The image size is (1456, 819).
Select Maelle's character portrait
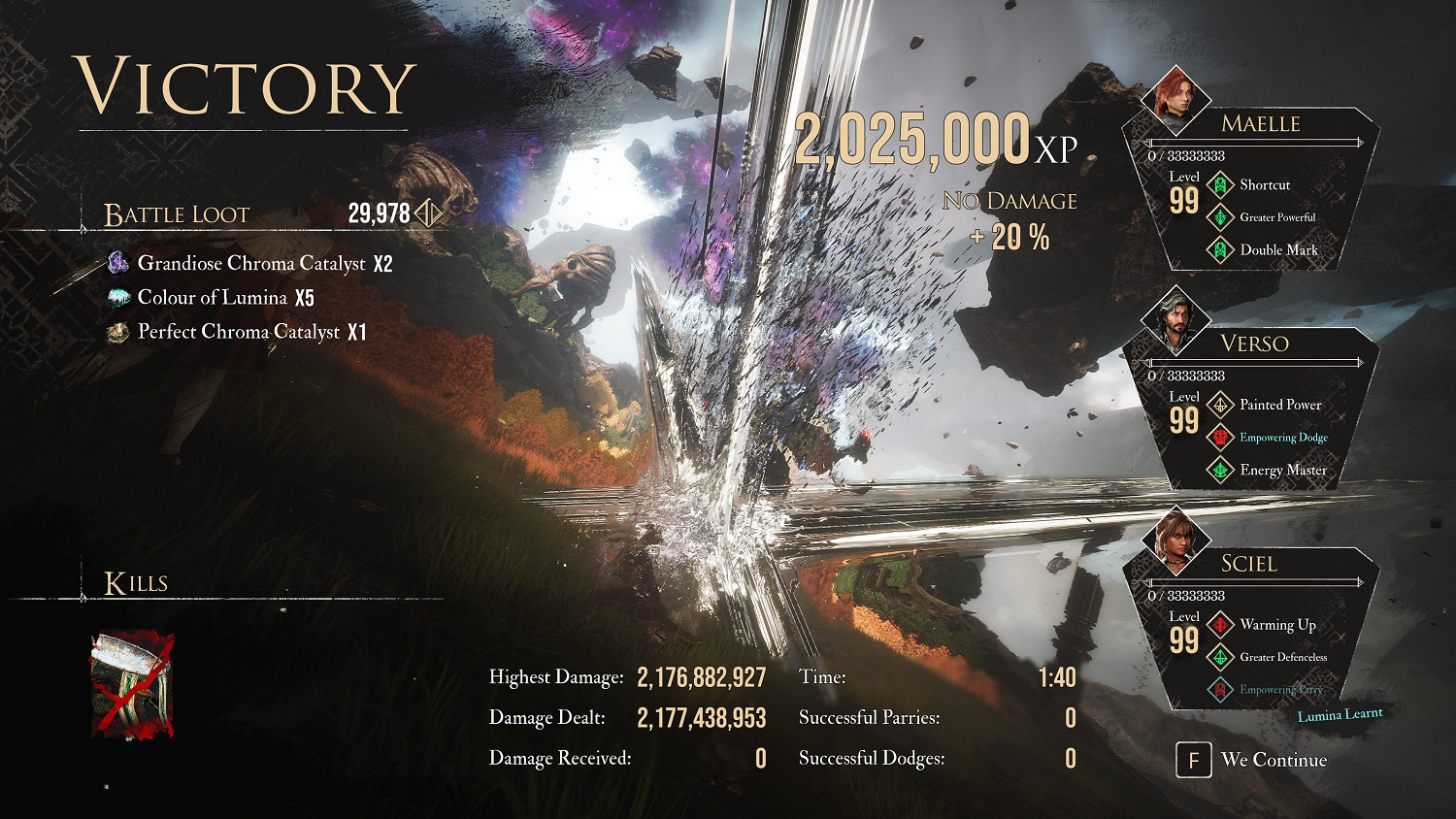pos(1175,100)
